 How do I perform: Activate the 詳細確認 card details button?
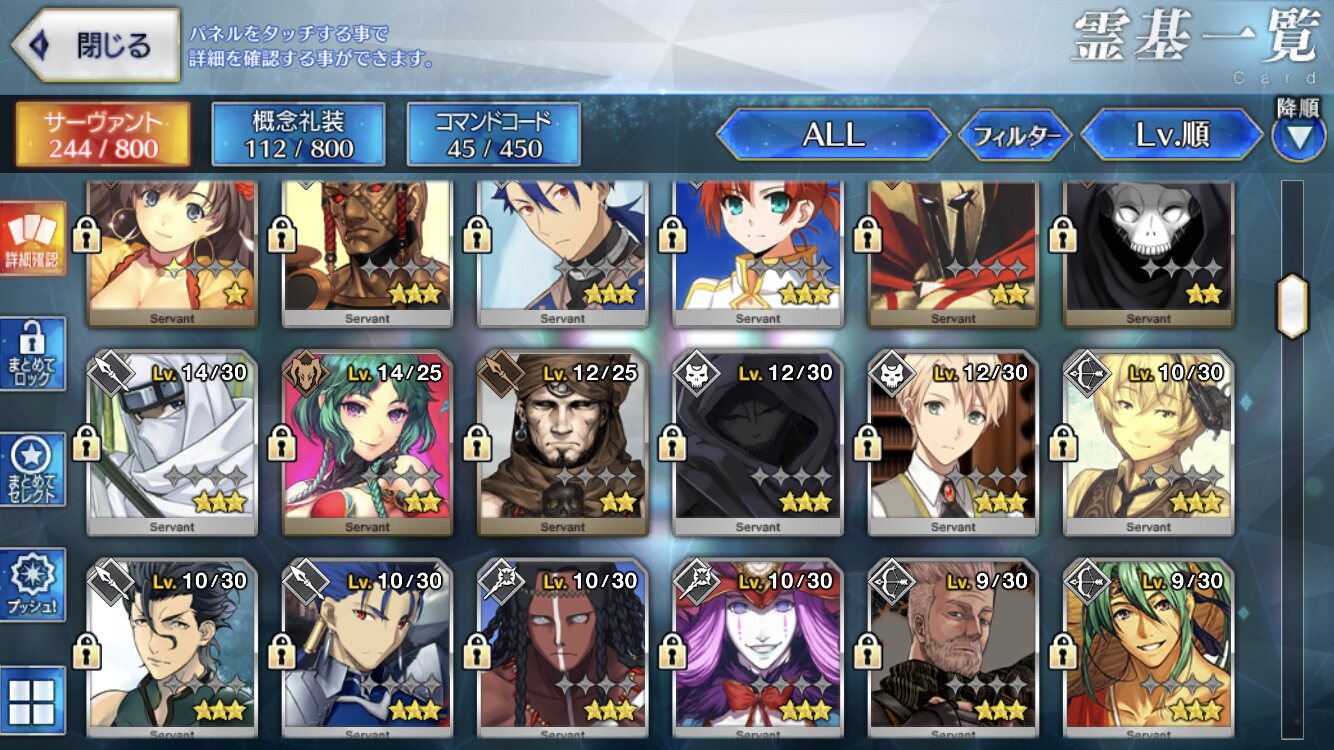click(x=33, y=240)
